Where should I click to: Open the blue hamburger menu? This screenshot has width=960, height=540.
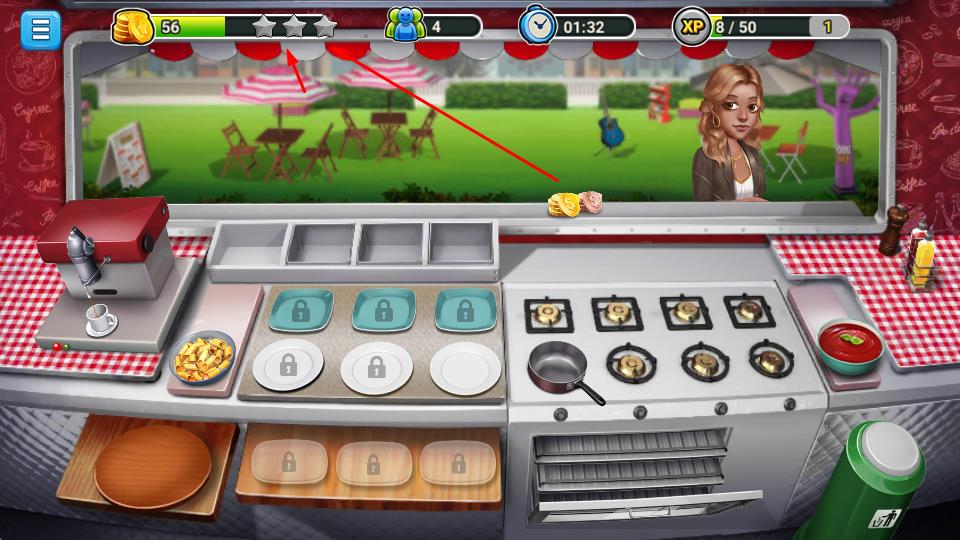[x=40, y=29]
